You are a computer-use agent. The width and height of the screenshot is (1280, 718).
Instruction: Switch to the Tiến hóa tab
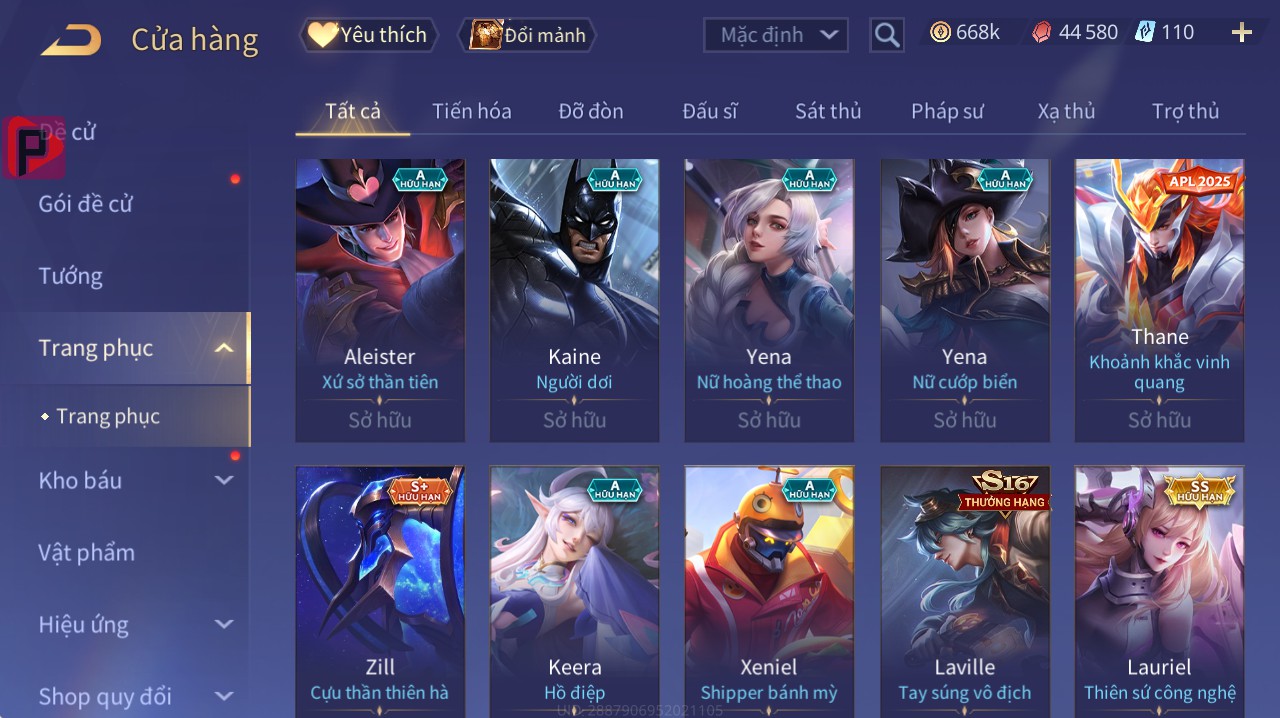(471, 111)
